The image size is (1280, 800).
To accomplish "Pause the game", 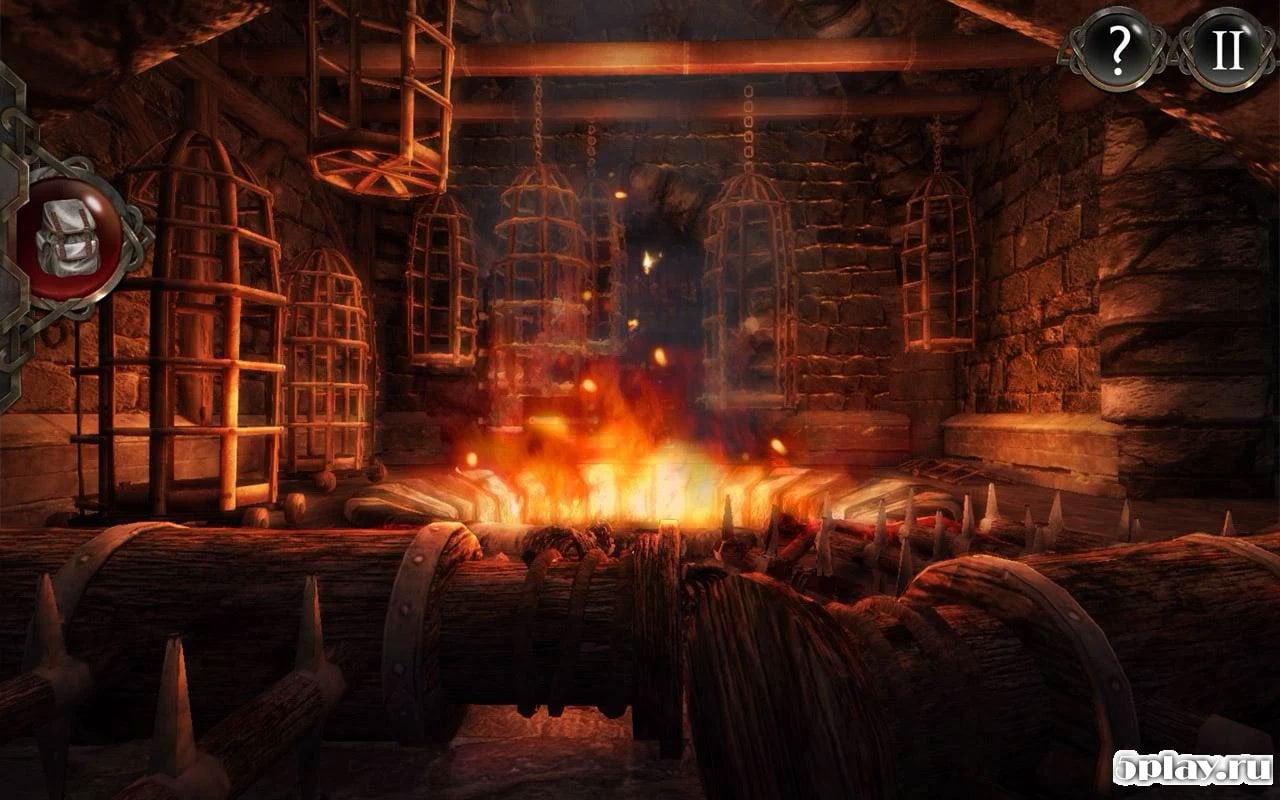I will [x=1227, y=47].
